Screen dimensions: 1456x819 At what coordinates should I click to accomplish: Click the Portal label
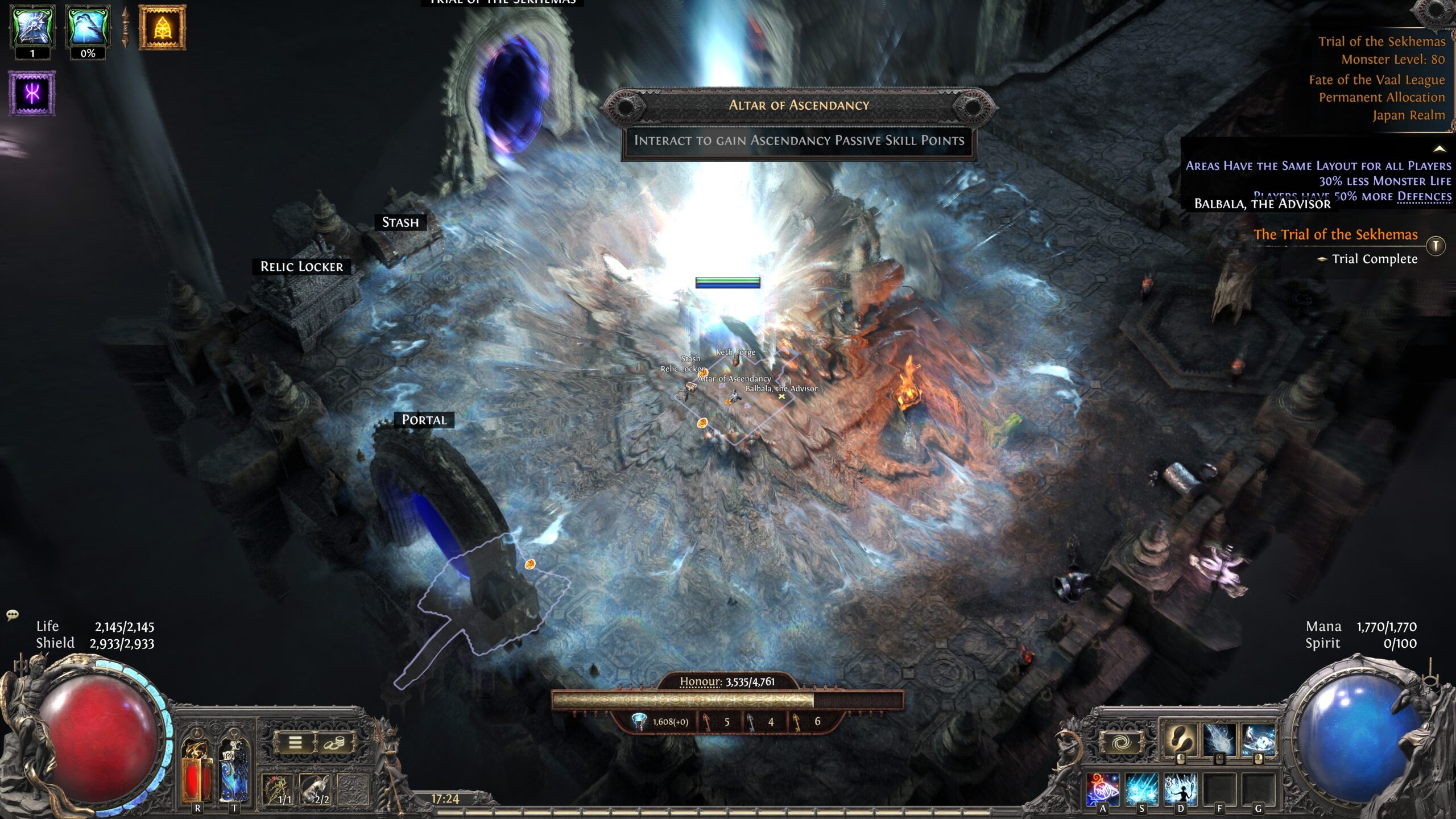tap(424, 420)
